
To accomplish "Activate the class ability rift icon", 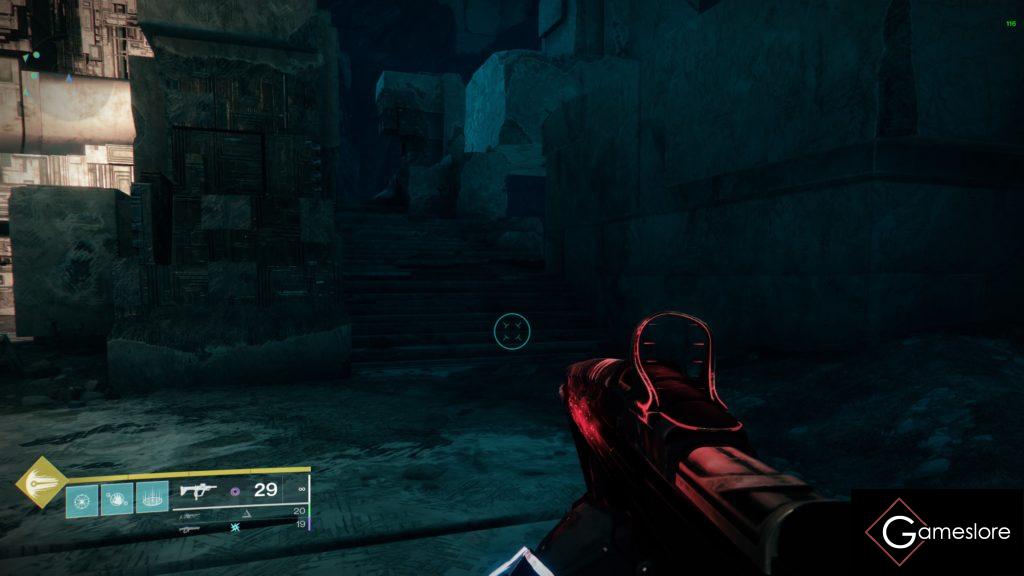I will point(151,499).
